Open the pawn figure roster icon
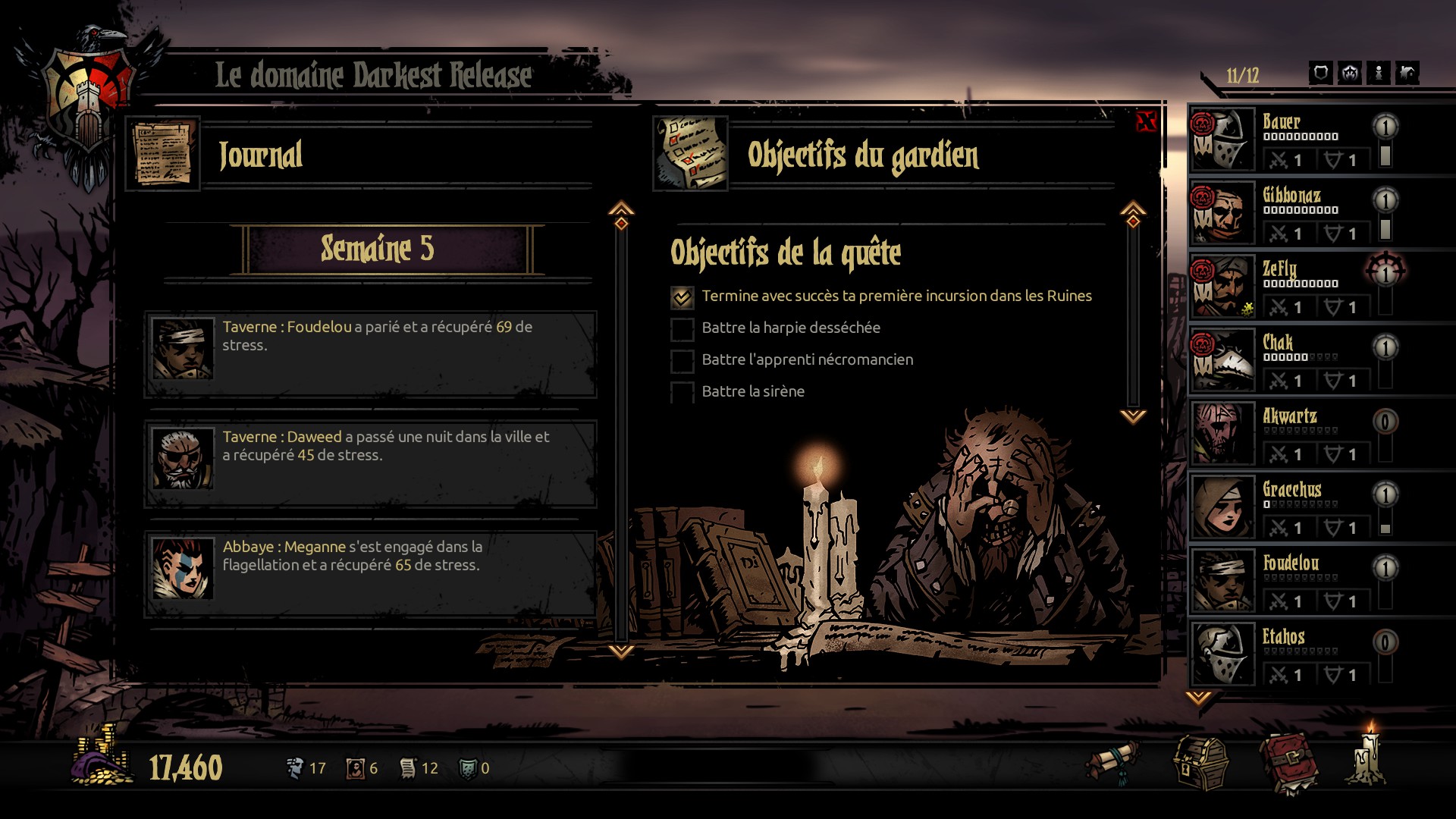1456x819 pixels. 1379,71
